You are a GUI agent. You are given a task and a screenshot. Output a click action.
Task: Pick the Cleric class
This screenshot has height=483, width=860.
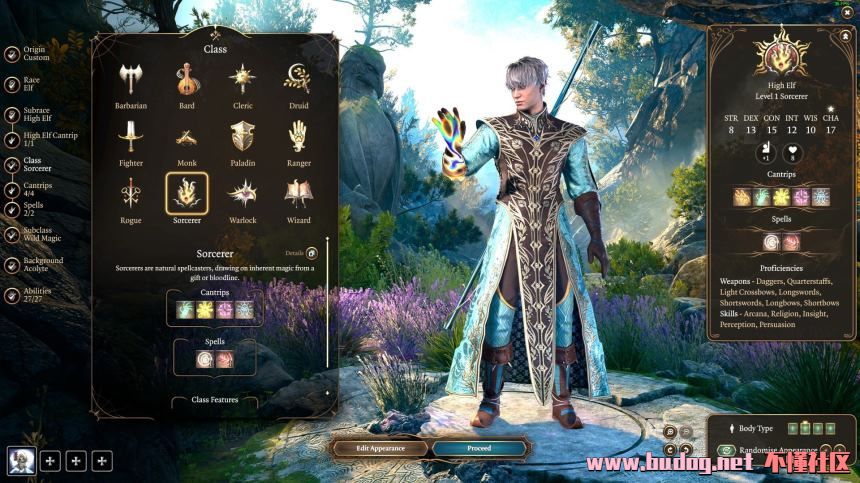242,80
